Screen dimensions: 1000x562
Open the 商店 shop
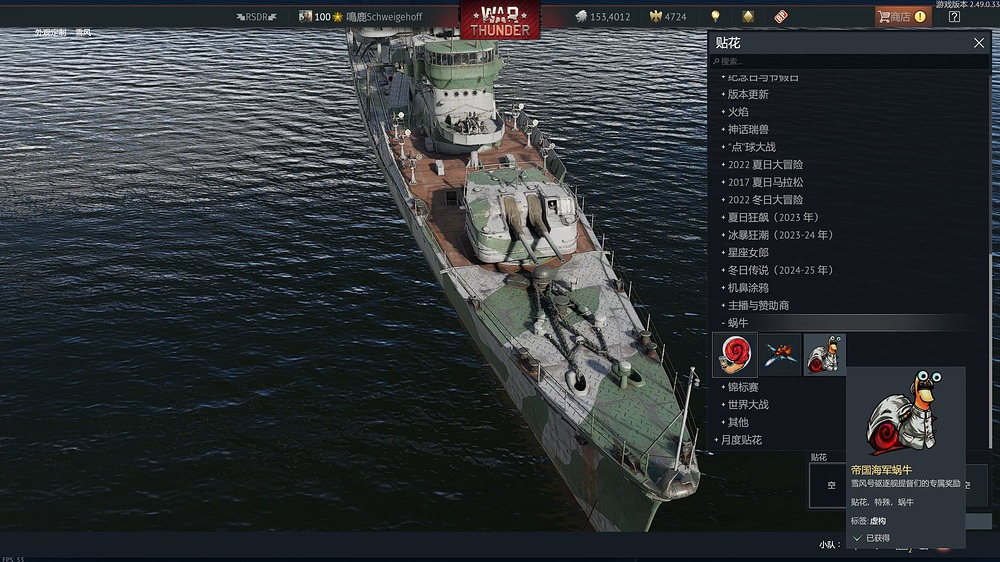(x=899, y=16)
